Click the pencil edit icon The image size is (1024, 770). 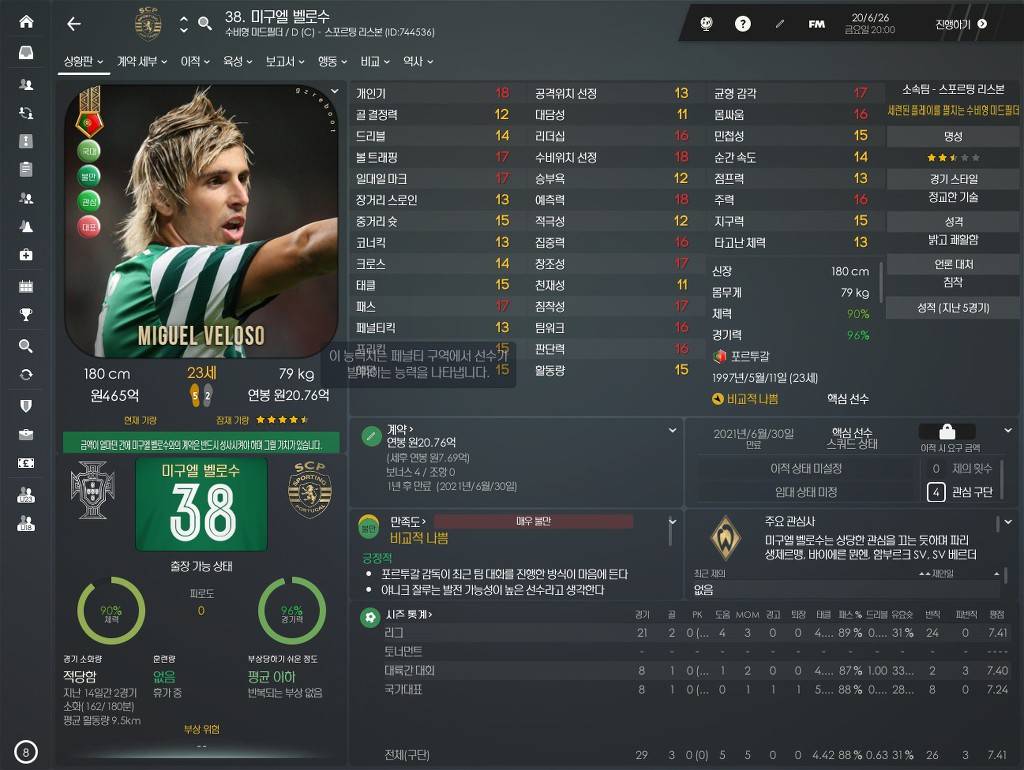780,24
